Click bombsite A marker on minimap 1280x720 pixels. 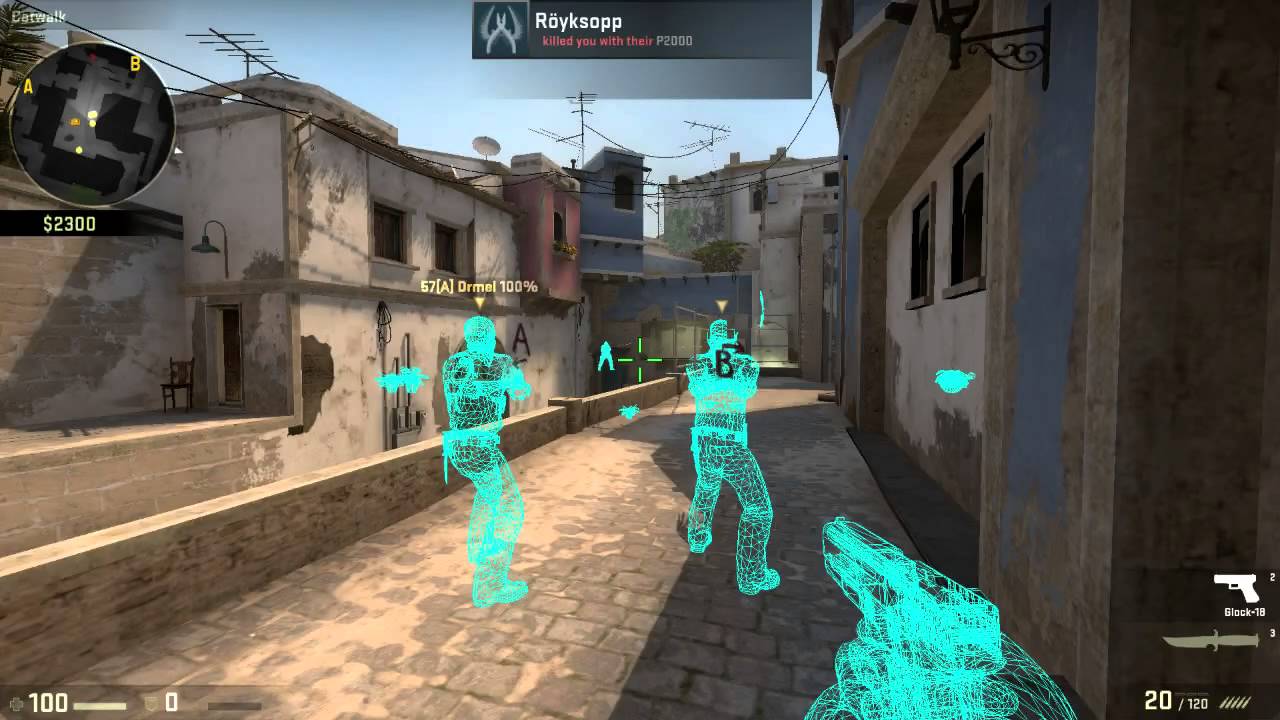point(28,87)
